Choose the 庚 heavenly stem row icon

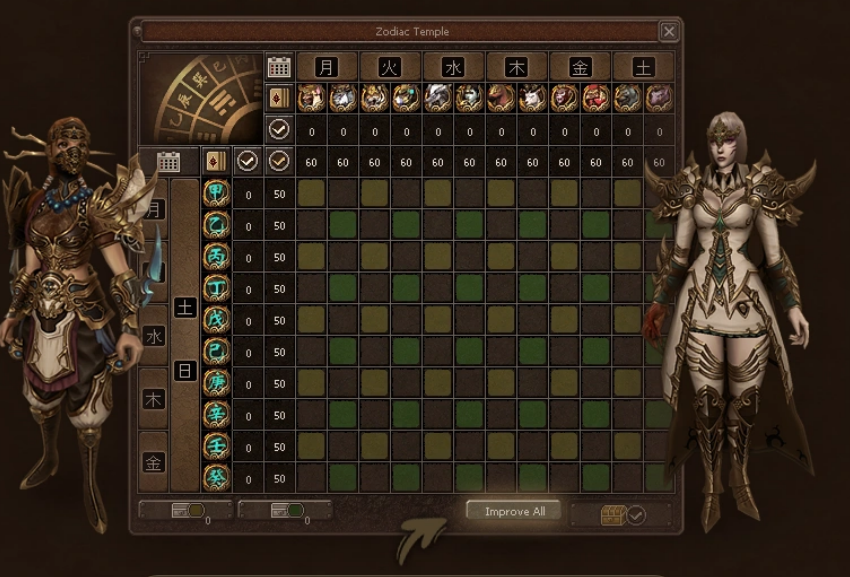[216, 384]
